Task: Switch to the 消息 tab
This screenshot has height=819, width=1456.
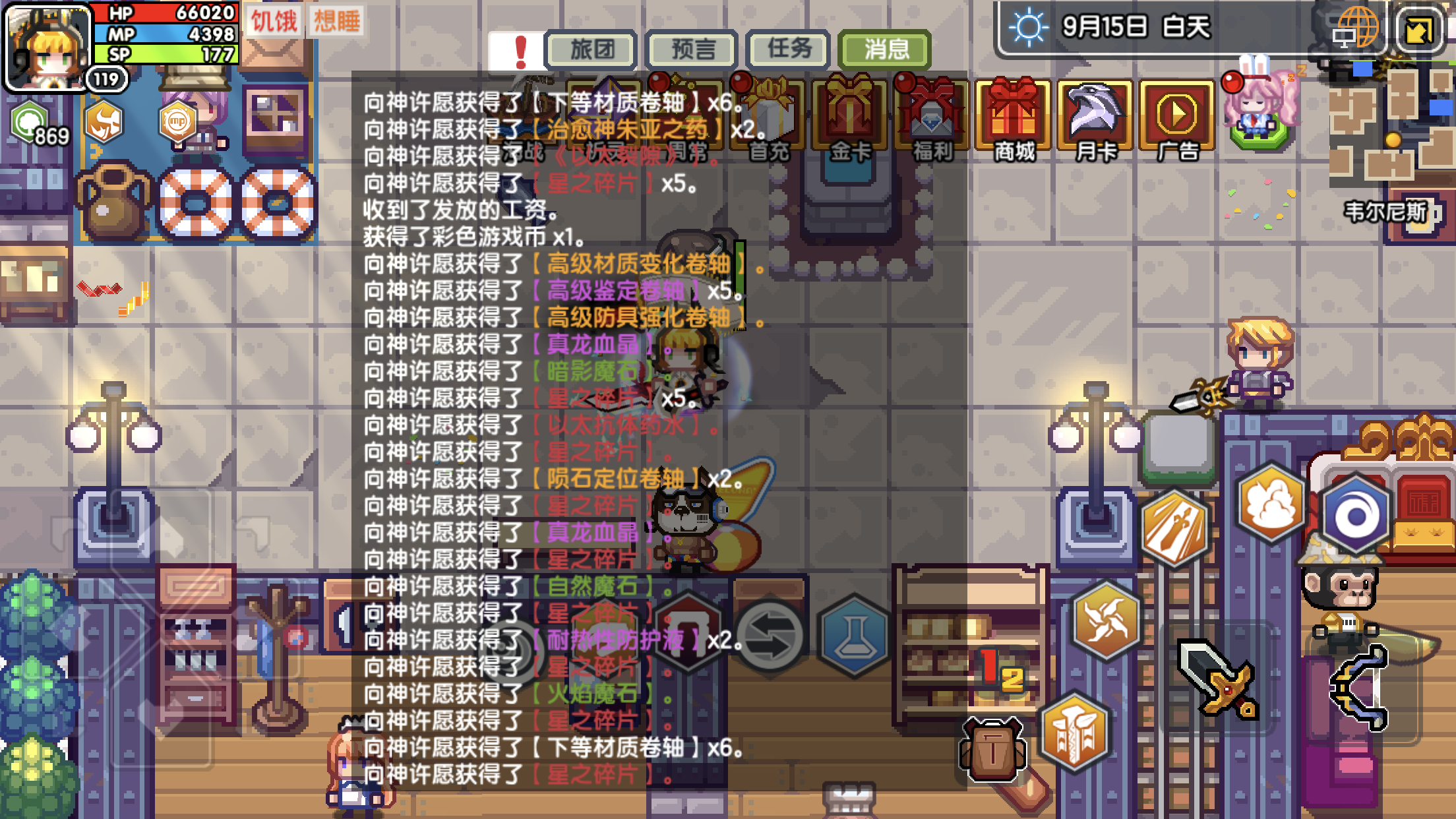Action: click(x=884, y=49)
